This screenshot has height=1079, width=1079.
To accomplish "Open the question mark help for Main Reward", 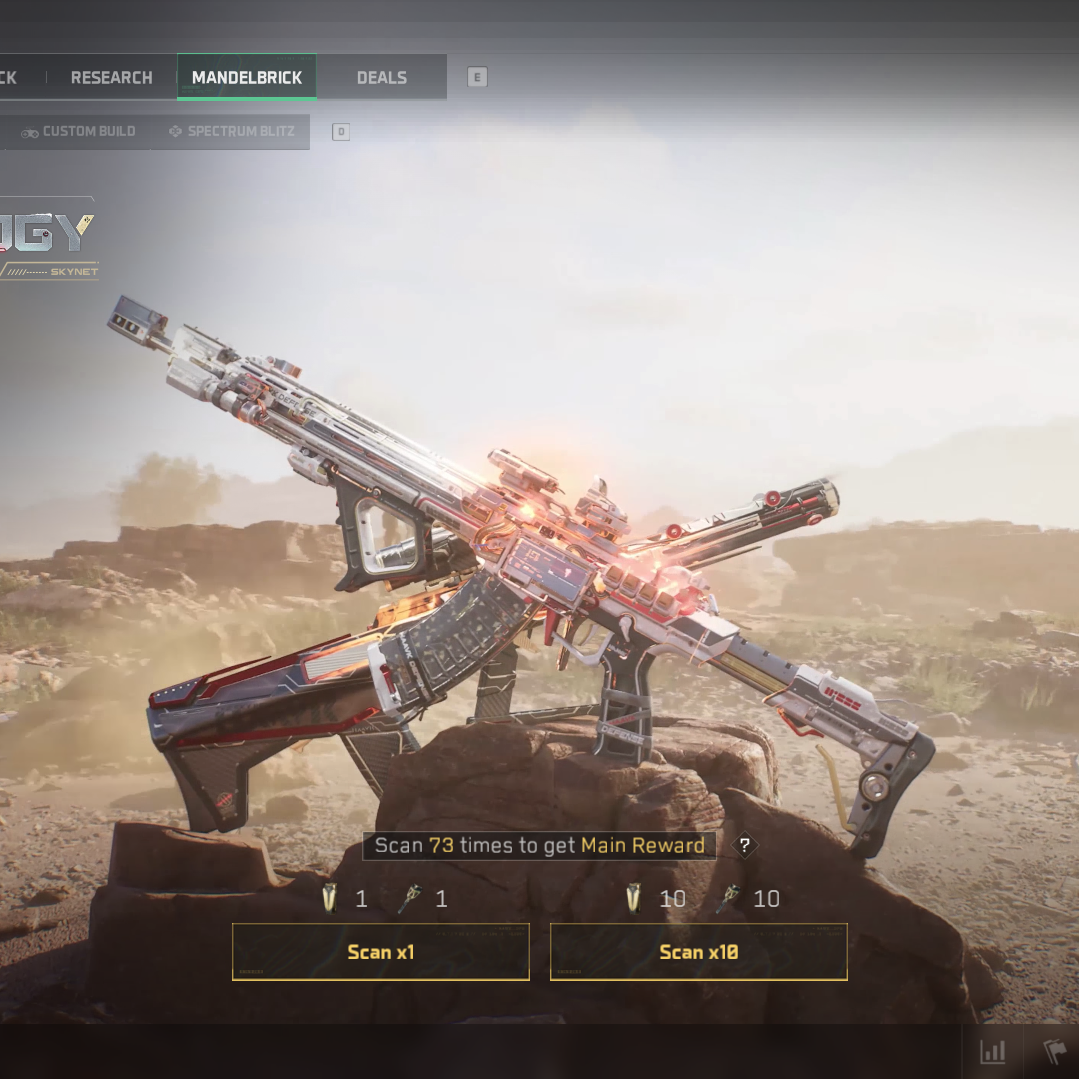I will [745, 846].
